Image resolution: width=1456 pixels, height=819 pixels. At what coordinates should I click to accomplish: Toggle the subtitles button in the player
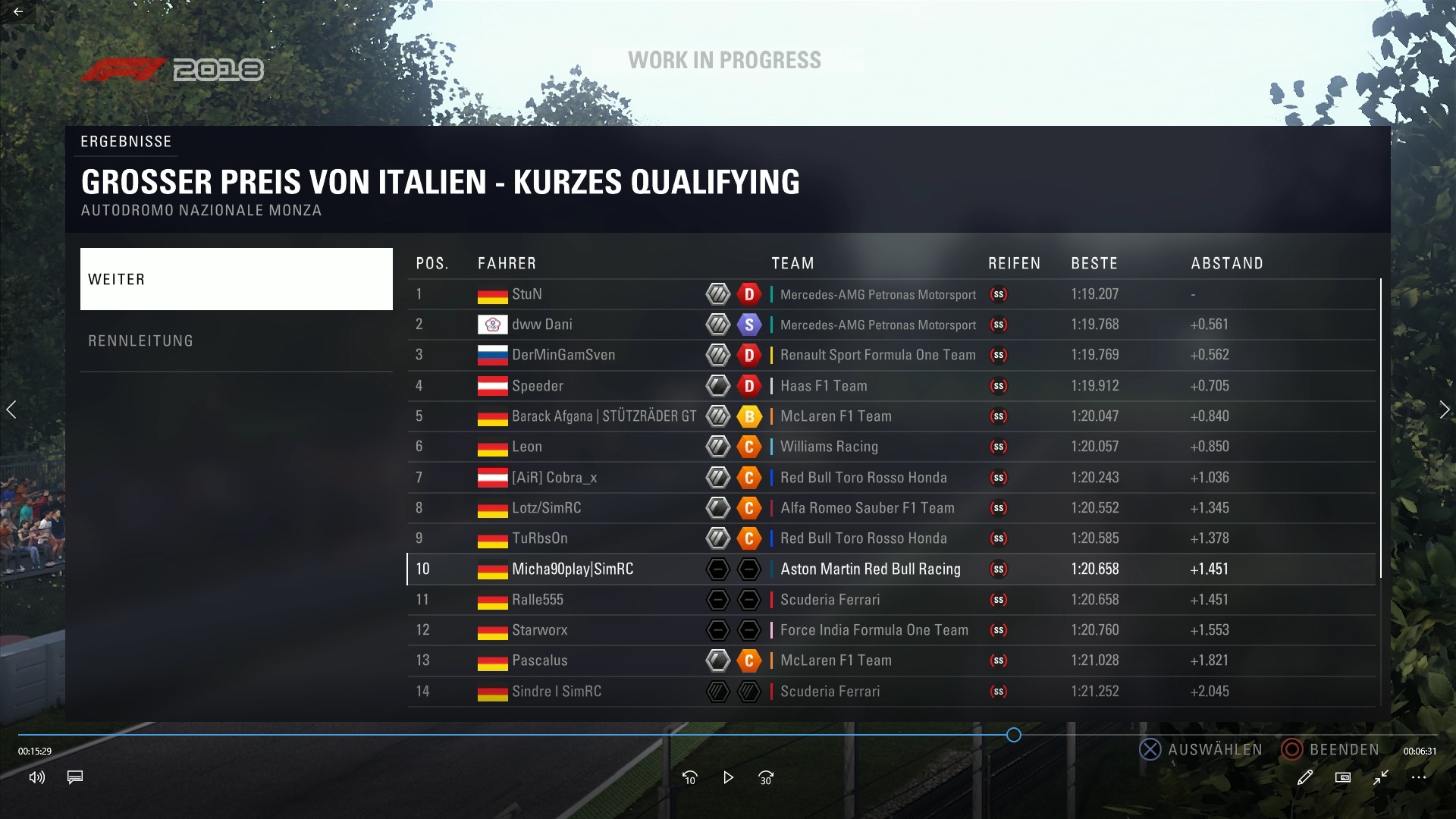point(74,777)
